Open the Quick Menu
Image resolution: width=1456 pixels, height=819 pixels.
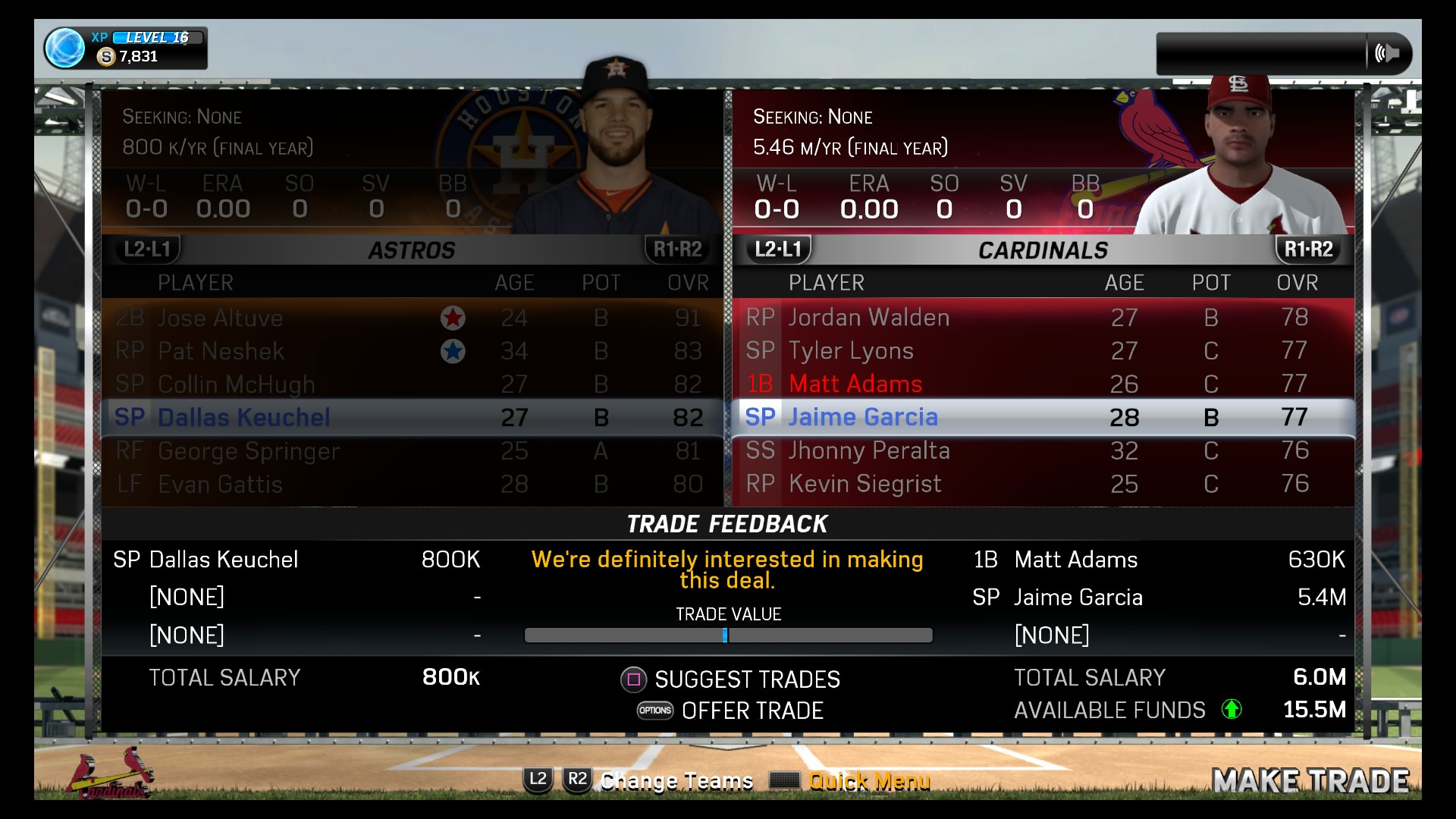pyautogui.click(x=868, y=780)
